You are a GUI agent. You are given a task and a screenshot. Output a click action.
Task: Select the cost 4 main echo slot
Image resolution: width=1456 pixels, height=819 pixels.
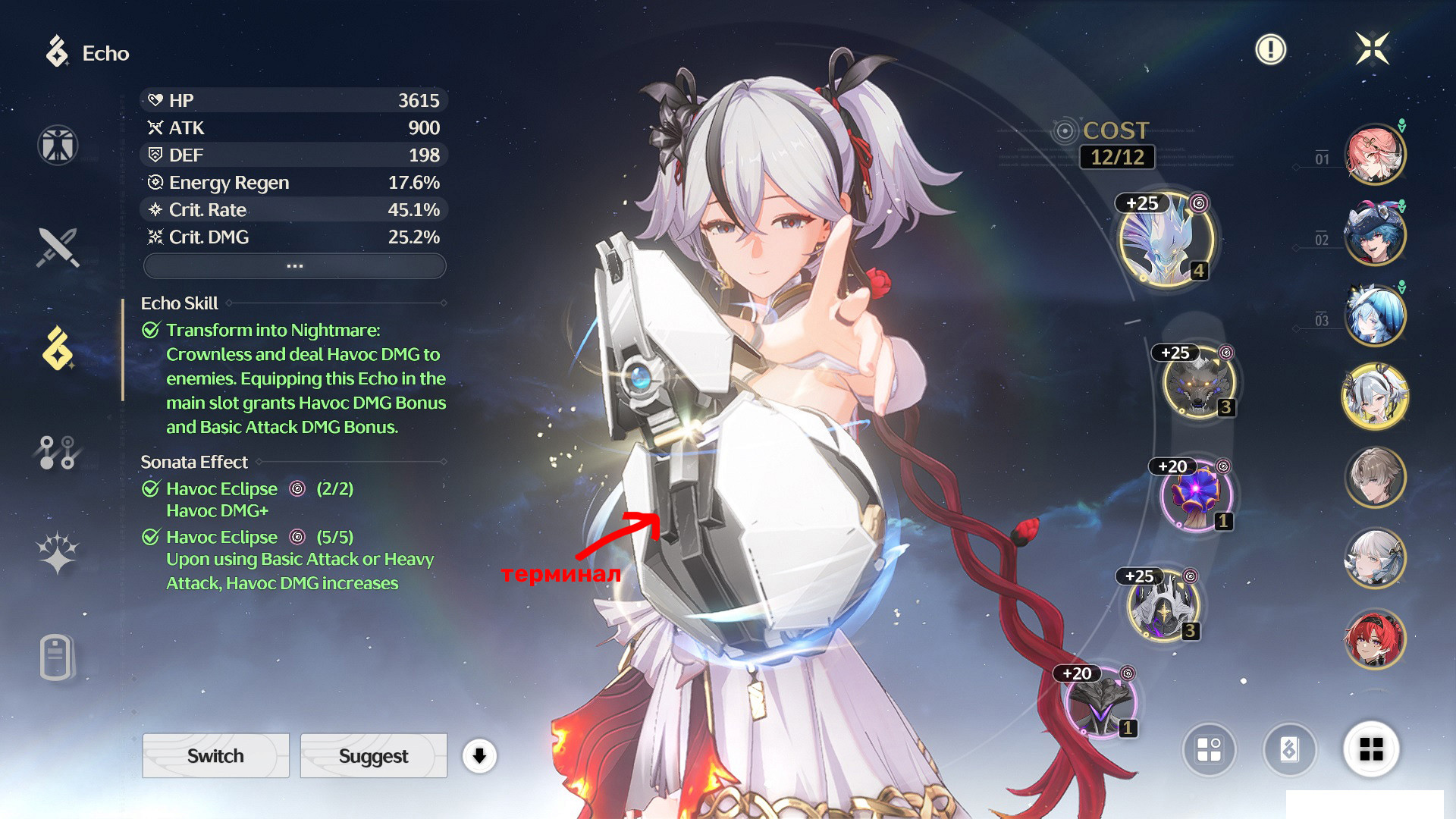click(1166, 239)
